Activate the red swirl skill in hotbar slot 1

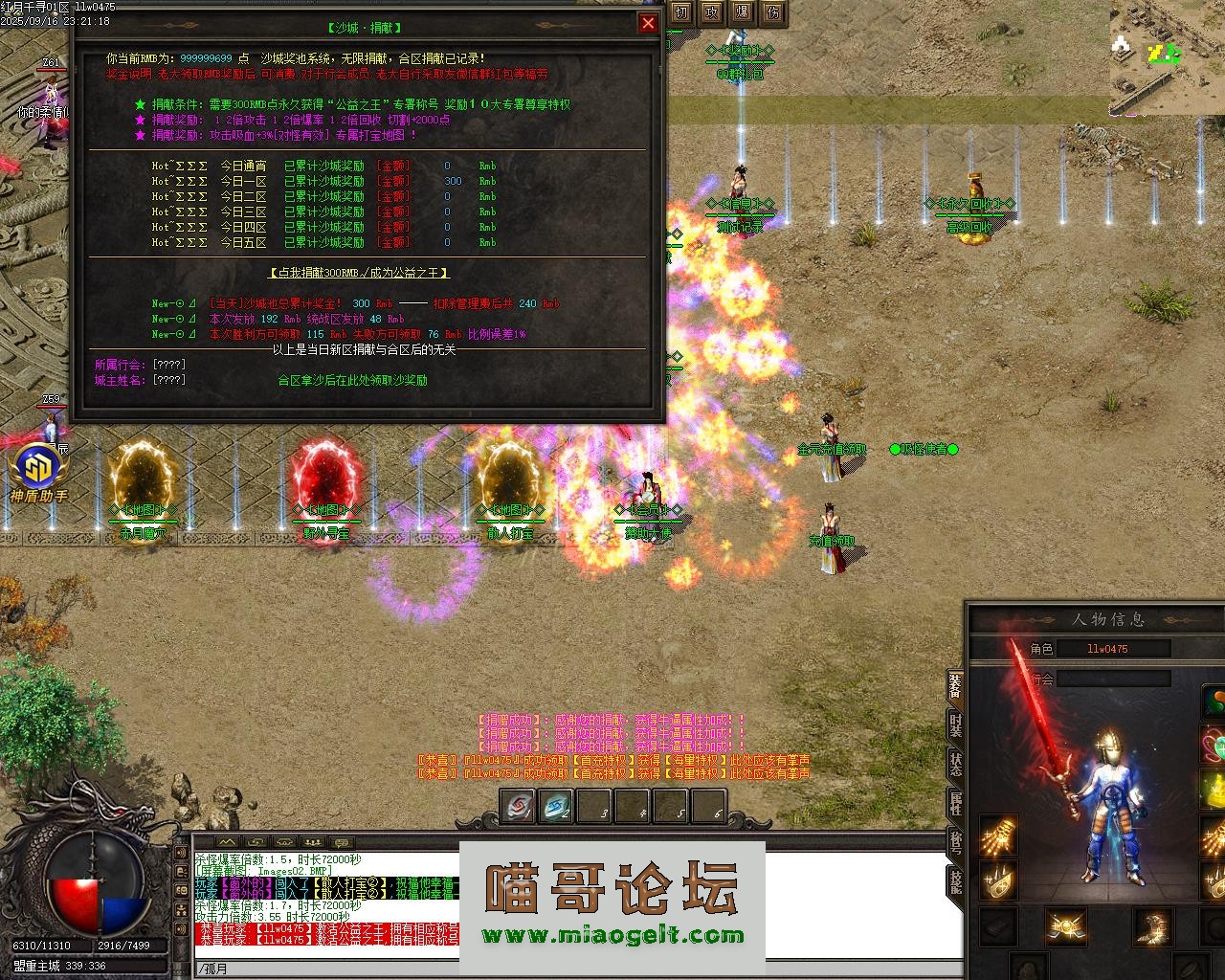click(x=518, y=808)
